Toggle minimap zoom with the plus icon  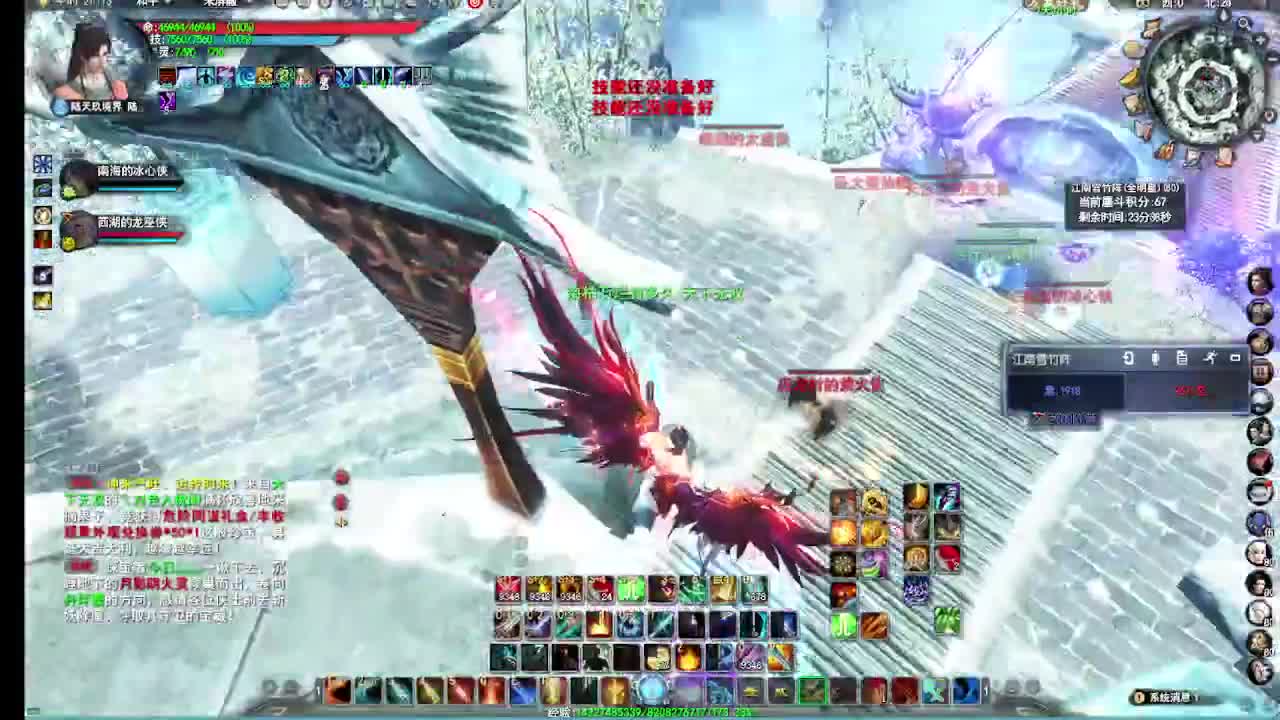(1260, 39)
